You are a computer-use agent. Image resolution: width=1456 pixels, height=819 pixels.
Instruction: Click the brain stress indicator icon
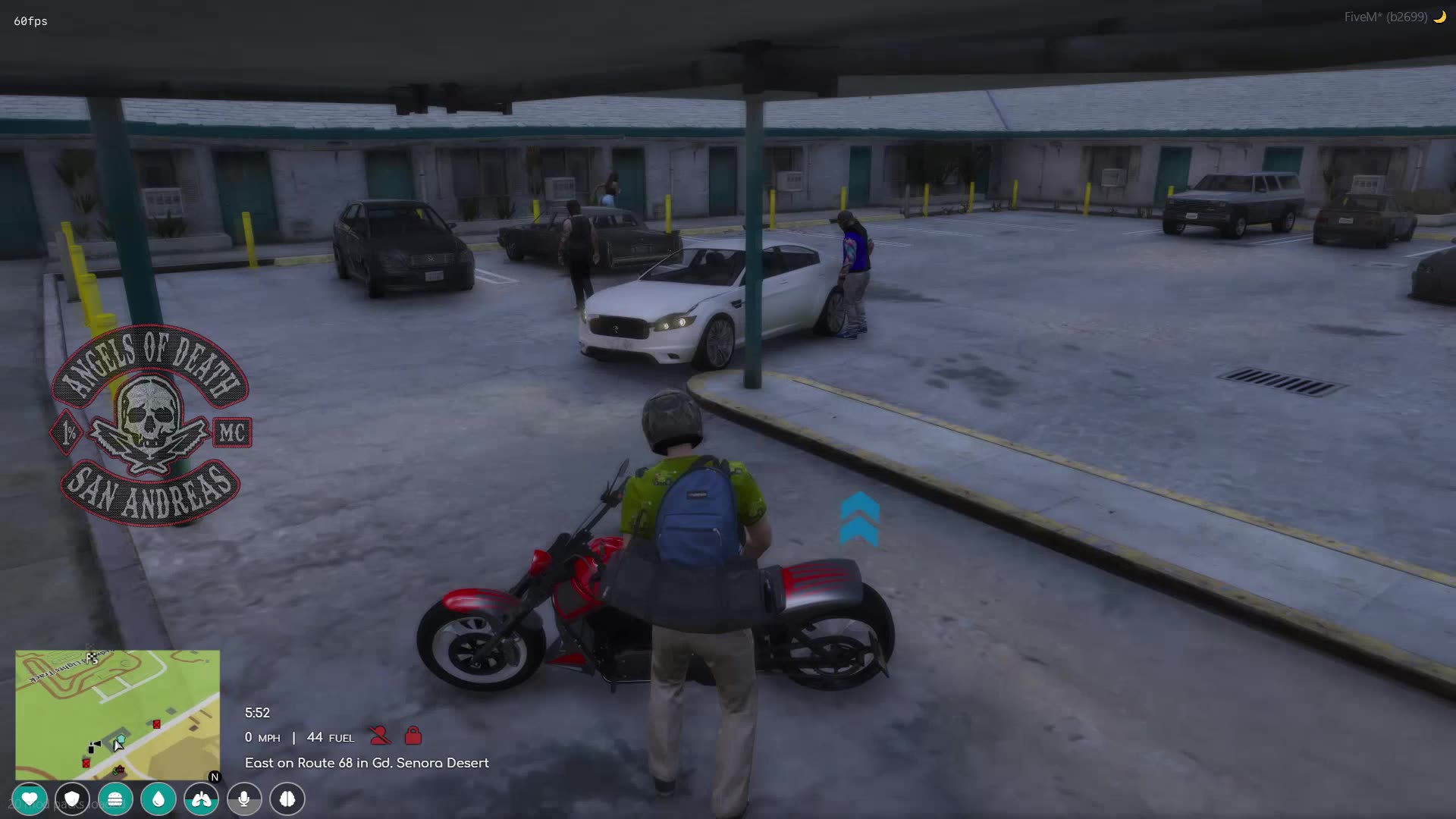point(287,799)
